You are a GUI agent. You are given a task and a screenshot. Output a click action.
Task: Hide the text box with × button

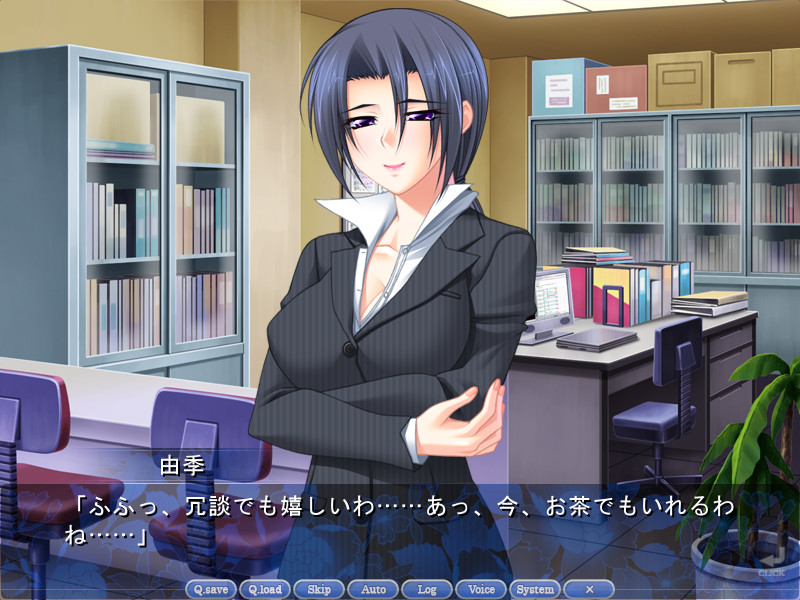(589, 589)
